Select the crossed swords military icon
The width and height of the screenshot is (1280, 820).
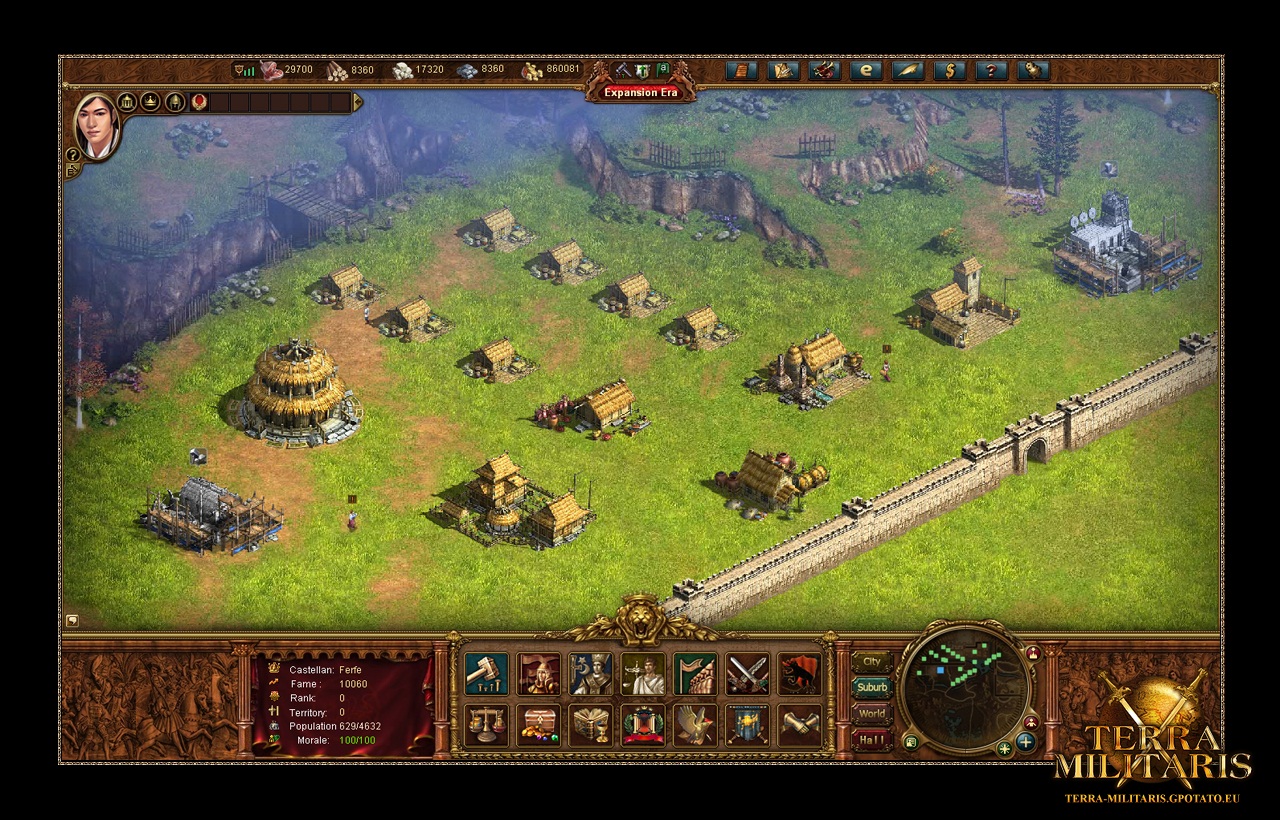point(747,674)
